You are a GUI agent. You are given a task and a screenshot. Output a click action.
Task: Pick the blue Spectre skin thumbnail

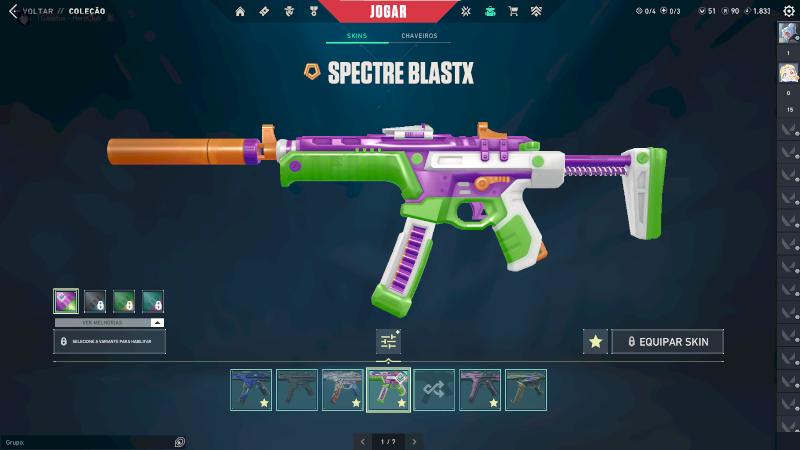pos(250,390)
